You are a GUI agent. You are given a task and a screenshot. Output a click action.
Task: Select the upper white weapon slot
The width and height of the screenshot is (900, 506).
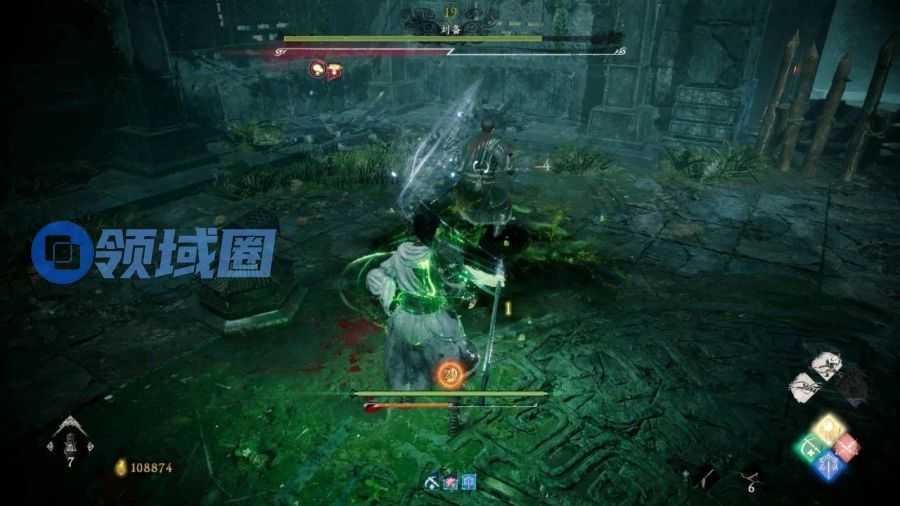[826, 363]
